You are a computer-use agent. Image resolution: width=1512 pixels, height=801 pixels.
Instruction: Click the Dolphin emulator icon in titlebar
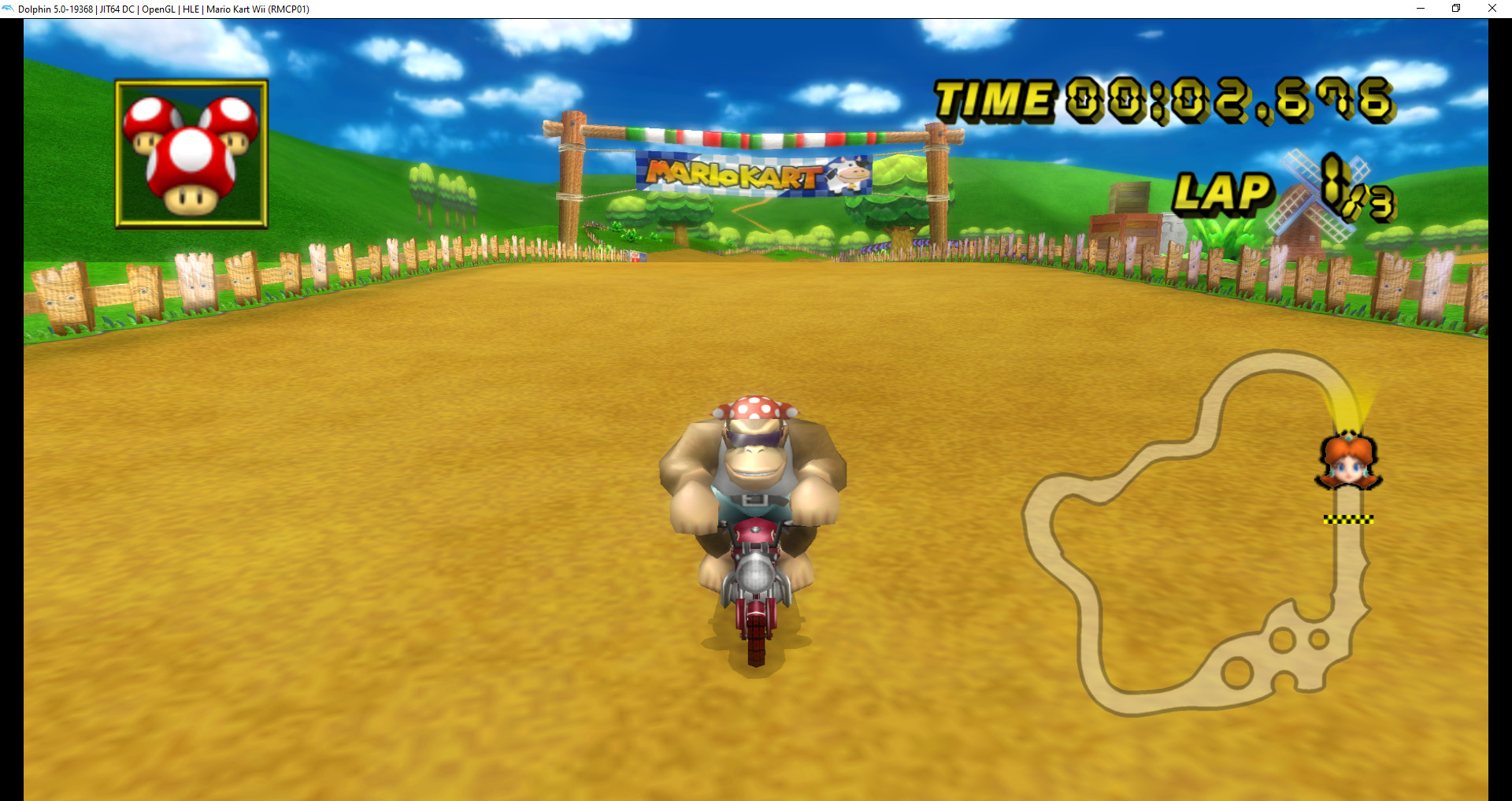(8, 9)
